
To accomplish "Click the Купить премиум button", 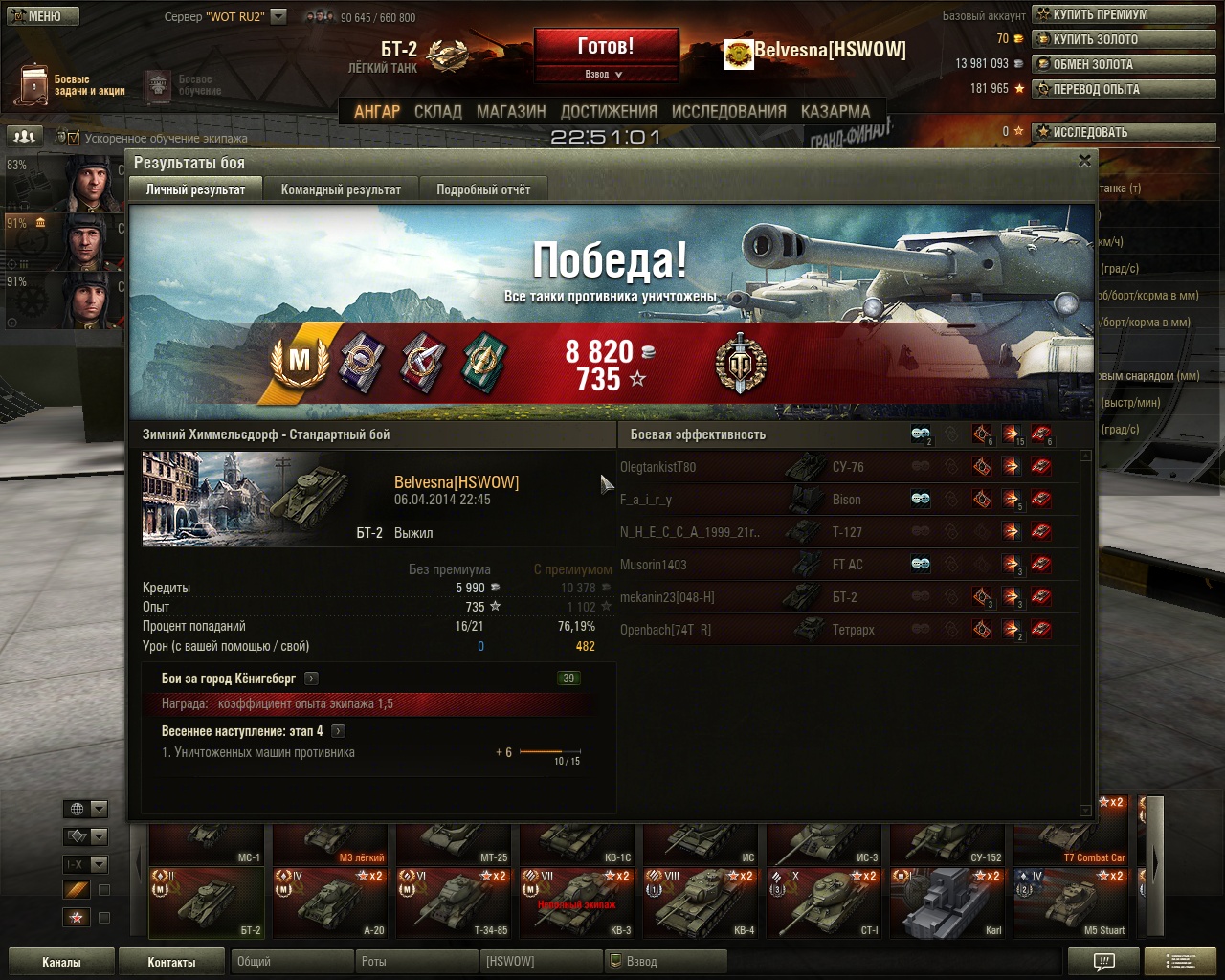I will [x=1100, y=14].
